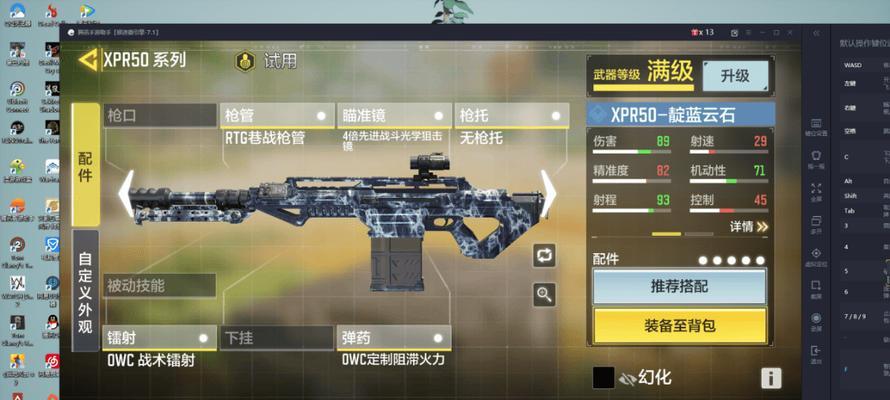Upgrade weapon with the 升级 button
The height and width of the screenshot is (400, 890).
coord(735,75)
